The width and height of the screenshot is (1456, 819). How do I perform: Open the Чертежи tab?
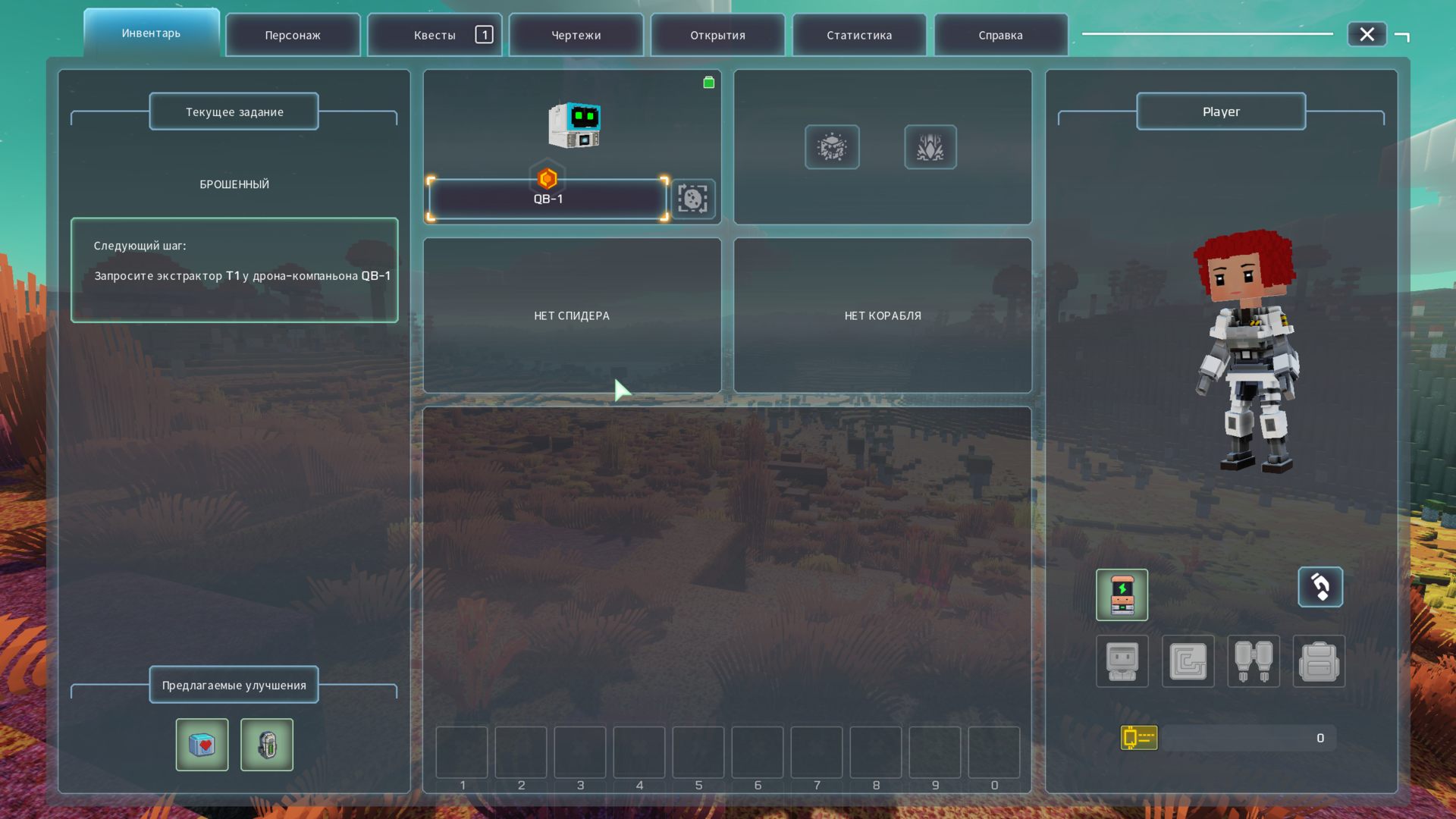[x=576, y=34]
